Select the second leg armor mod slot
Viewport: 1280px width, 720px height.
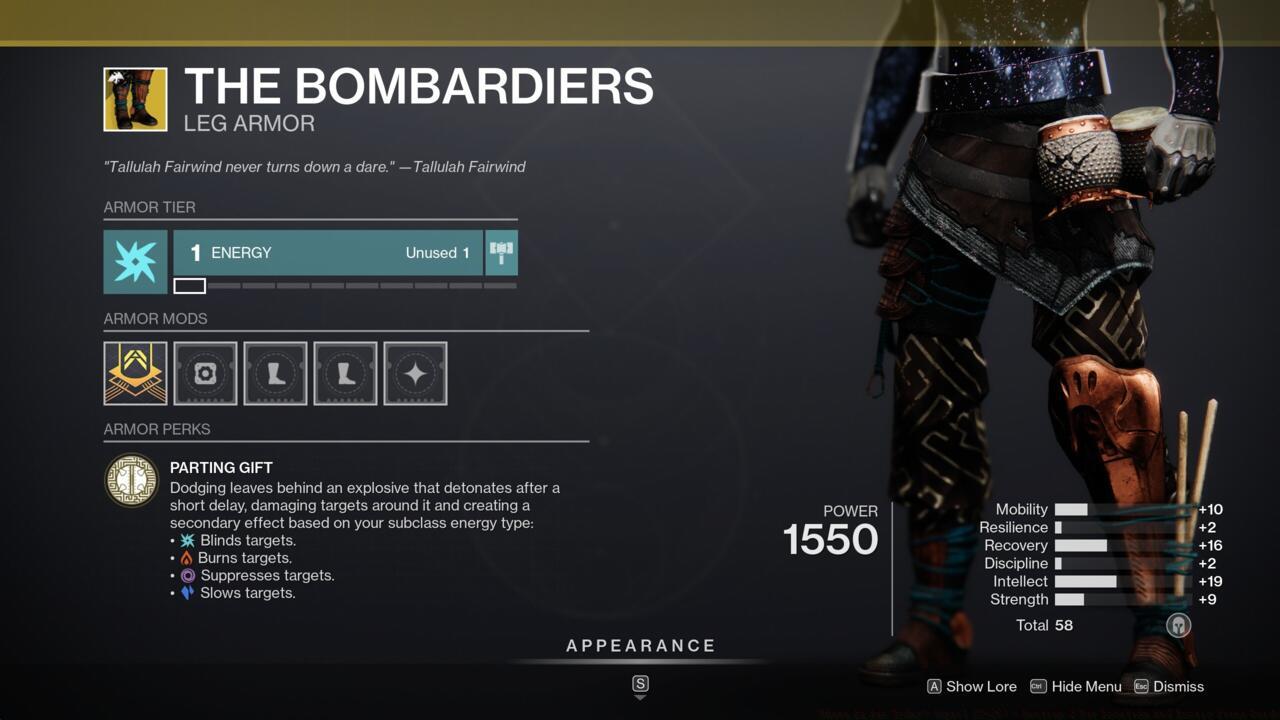[x=345, y=373]
